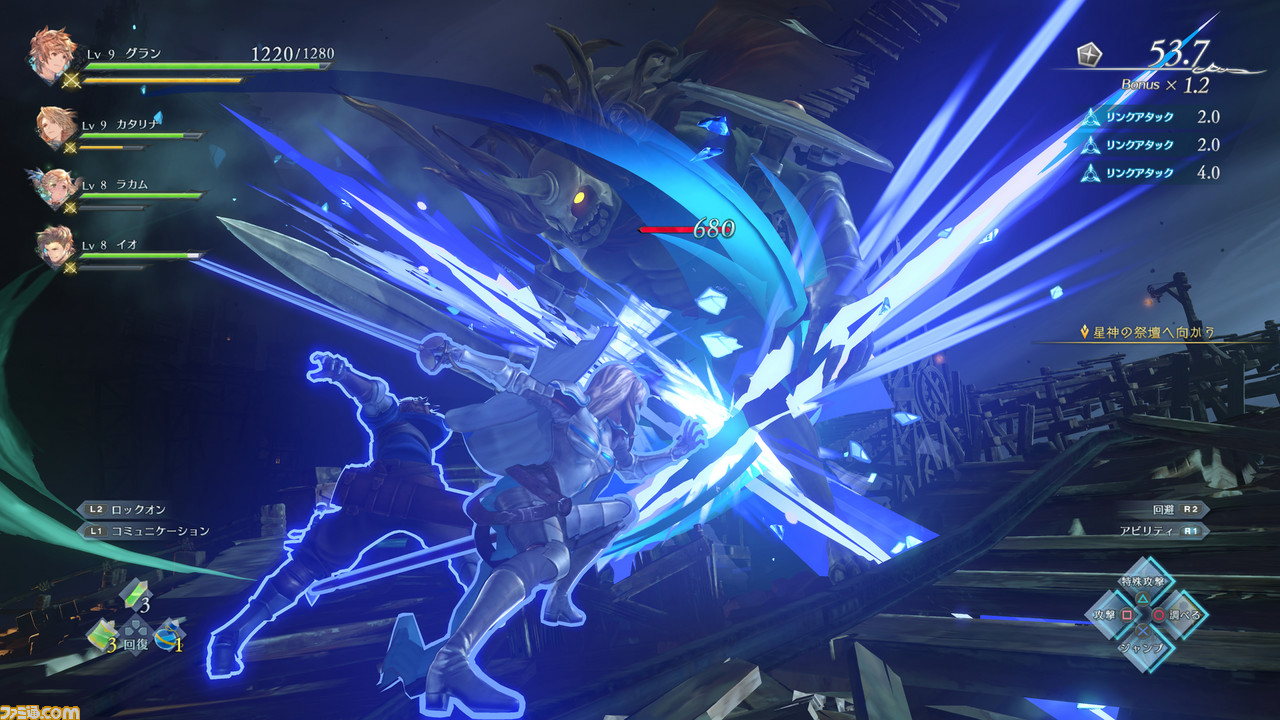Viewport: 1280px width, 720px height.
Task: Click the blue flask item icon
Action: pyautogui.click(x=167, y=635)
